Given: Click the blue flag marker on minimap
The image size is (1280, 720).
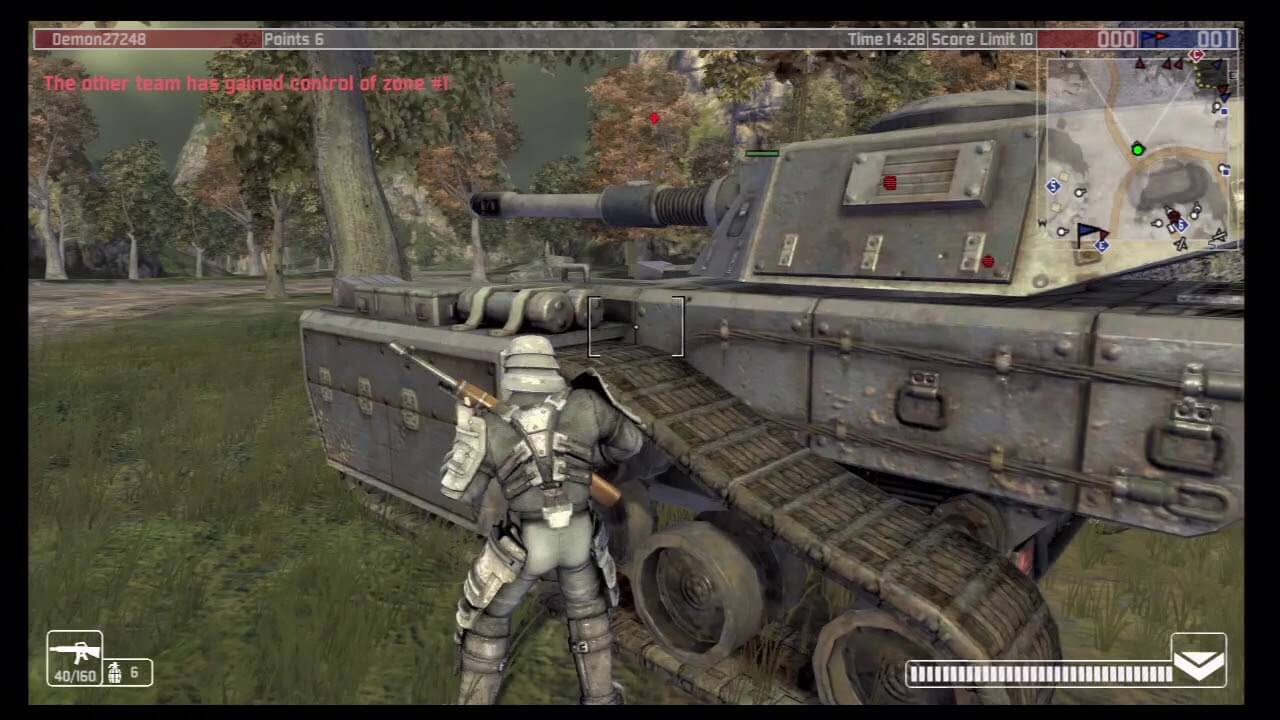Looking at the screenshot, I should (x=1091, y=234).
